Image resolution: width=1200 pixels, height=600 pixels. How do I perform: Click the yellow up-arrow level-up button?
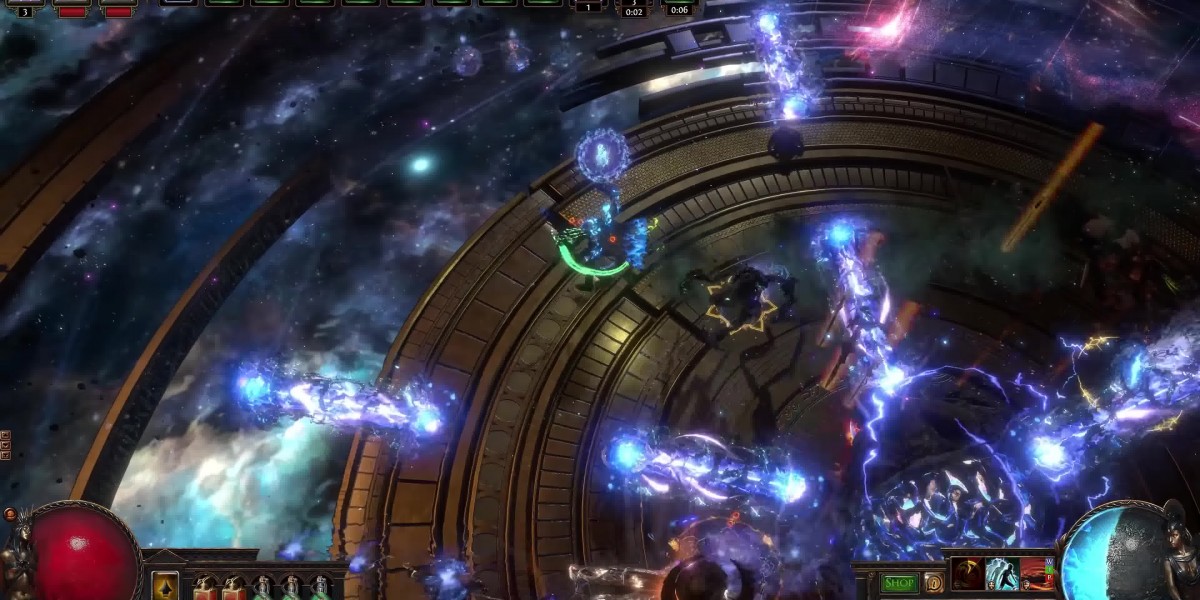pyautogui.click(x=165, y=586)
